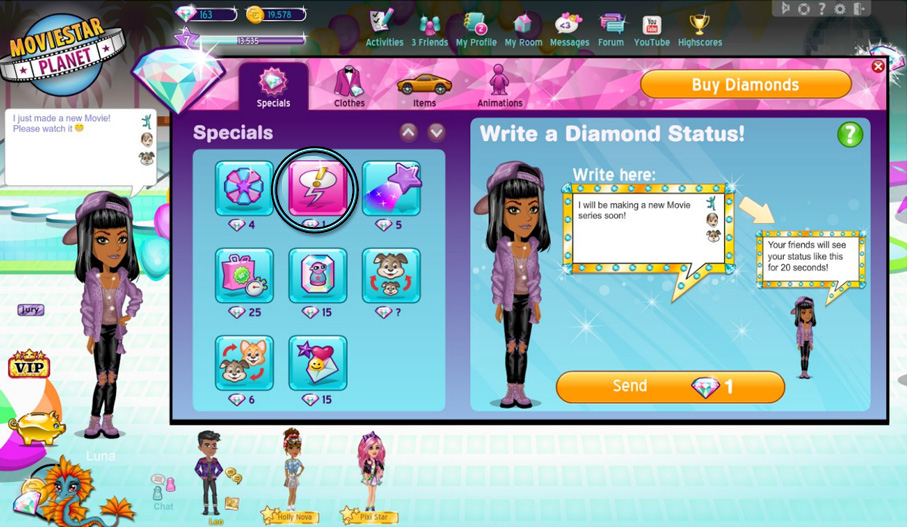
Task: Open the green question mark help
Action: (x=849, y=134)
